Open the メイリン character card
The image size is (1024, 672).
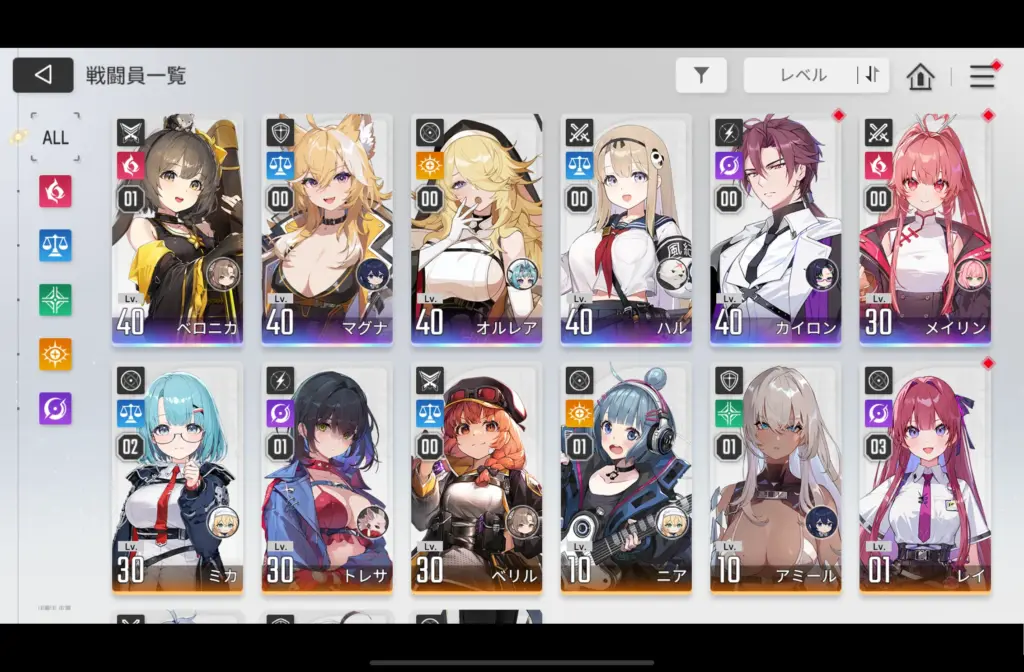[925, 229]
